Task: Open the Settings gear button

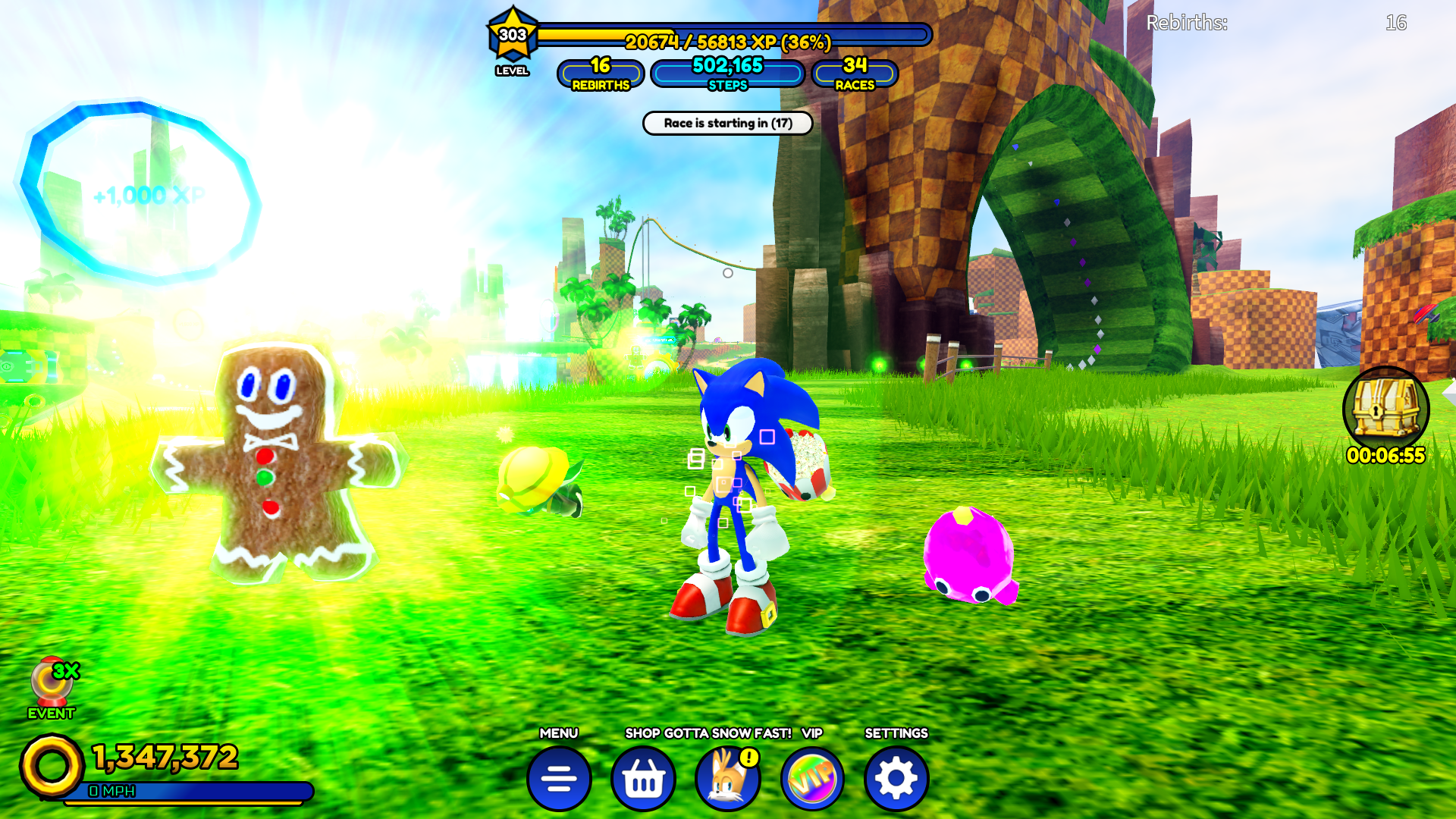Action: coord(896,778)
